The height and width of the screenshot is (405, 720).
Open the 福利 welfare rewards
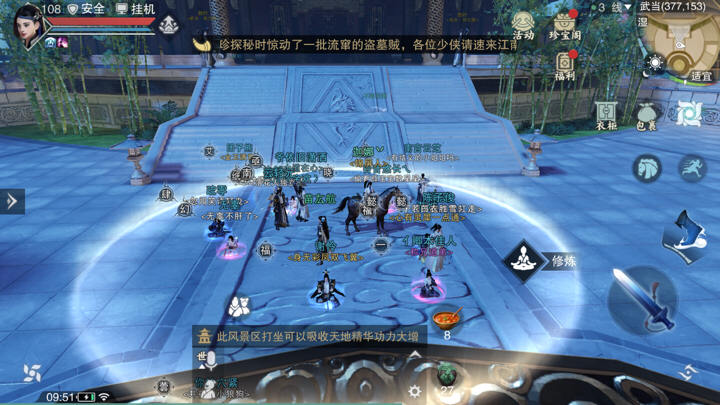point(565,64)
